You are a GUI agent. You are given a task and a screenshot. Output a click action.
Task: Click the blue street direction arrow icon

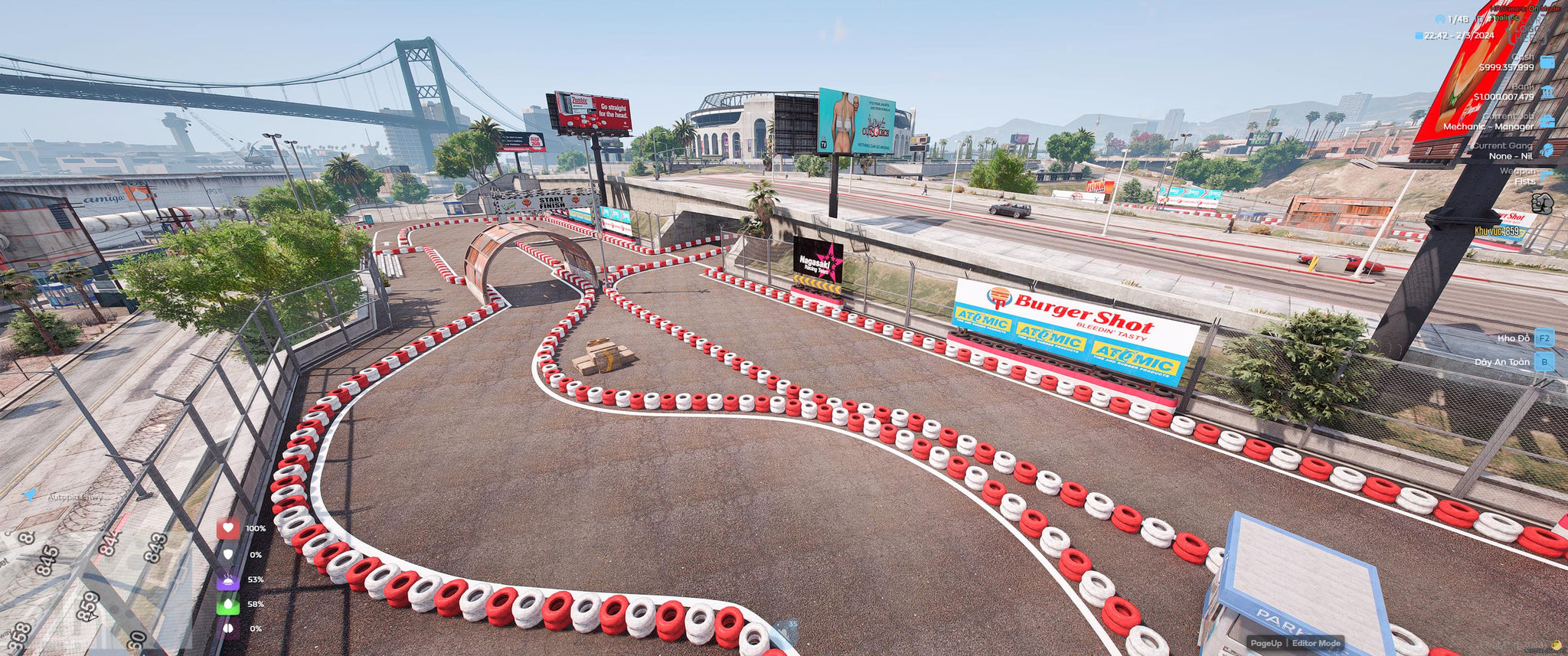click(29, 495)
